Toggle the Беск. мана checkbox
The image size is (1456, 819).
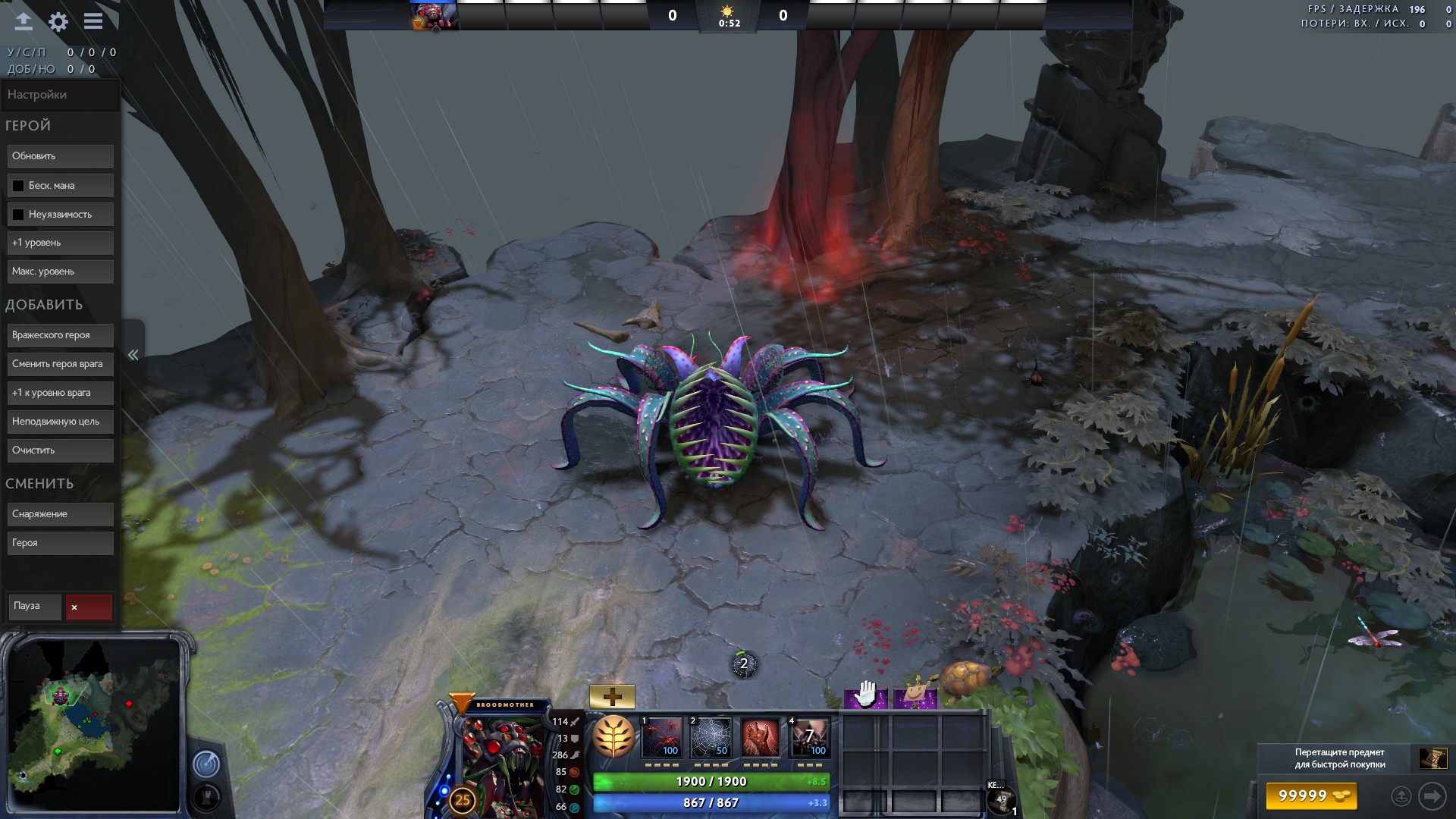pyautogui.click(x=18, y=186)
